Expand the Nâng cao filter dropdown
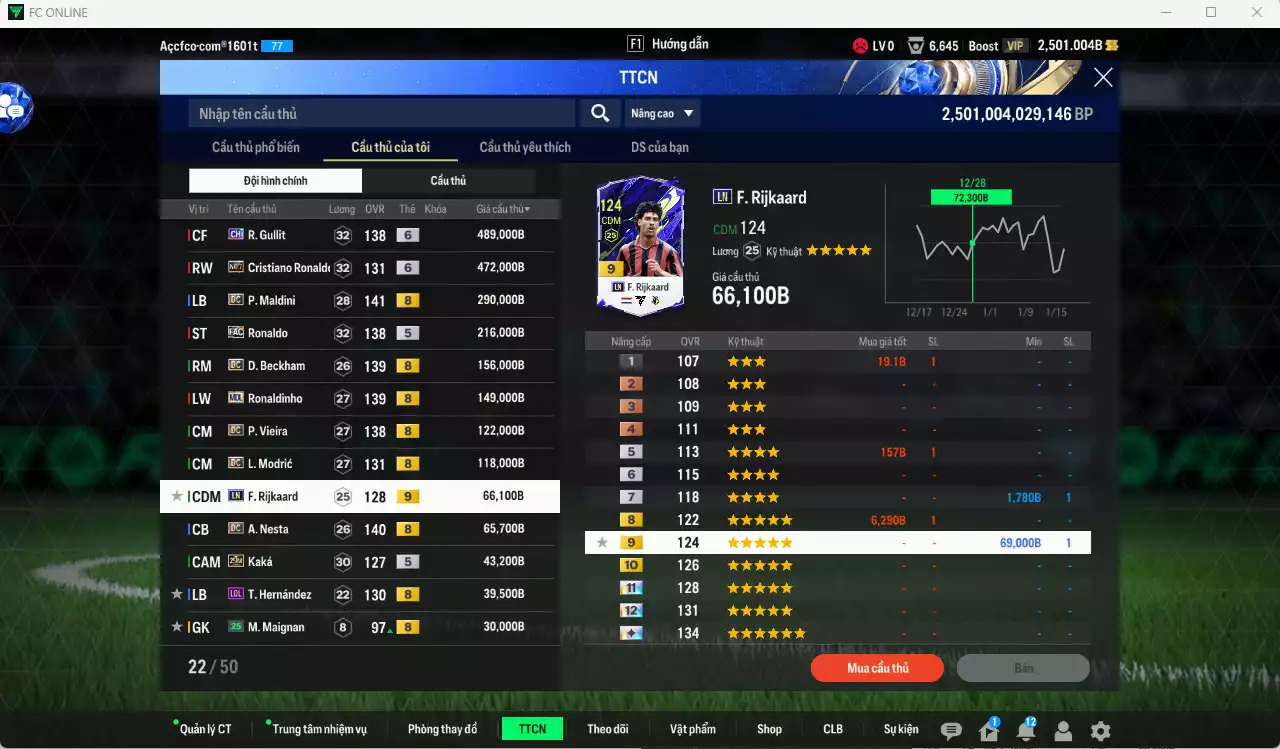The width and height of the screenshot is (1280, 749). (663, 113)
